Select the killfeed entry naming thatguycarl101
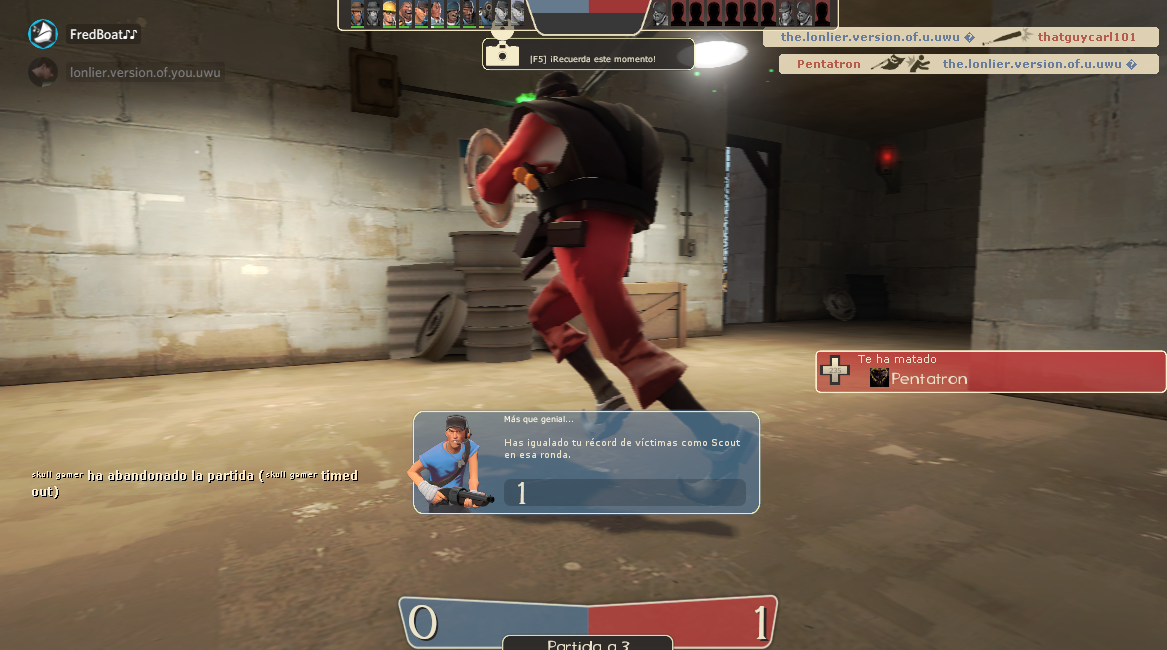Screen dimensions: 1167x650 tap(960, 37)
